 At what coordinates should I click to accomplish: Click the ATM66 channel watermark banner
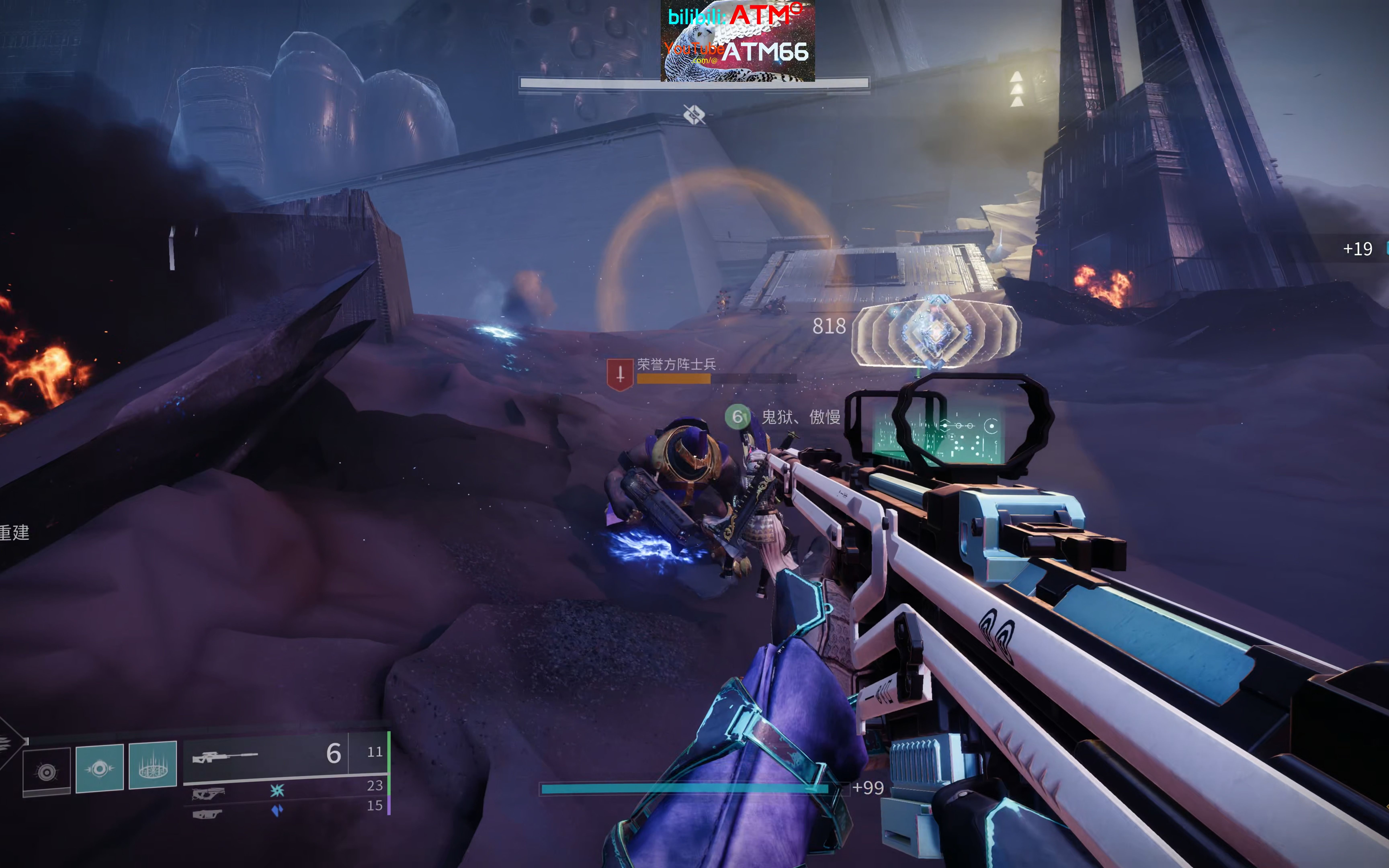tap(738, 40)
